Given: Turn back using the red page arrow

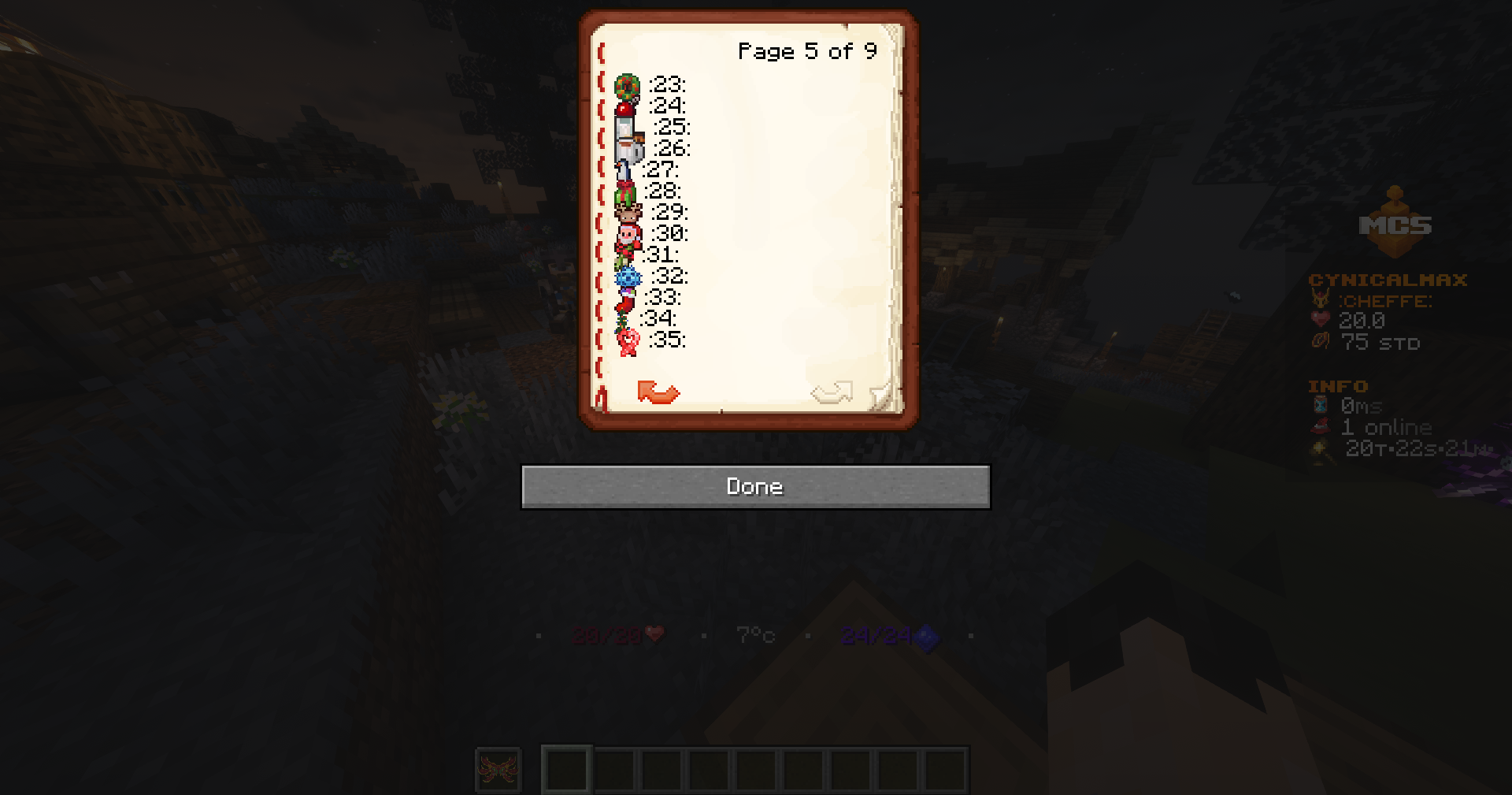Looking at the screenshot, I should point(658,392).
